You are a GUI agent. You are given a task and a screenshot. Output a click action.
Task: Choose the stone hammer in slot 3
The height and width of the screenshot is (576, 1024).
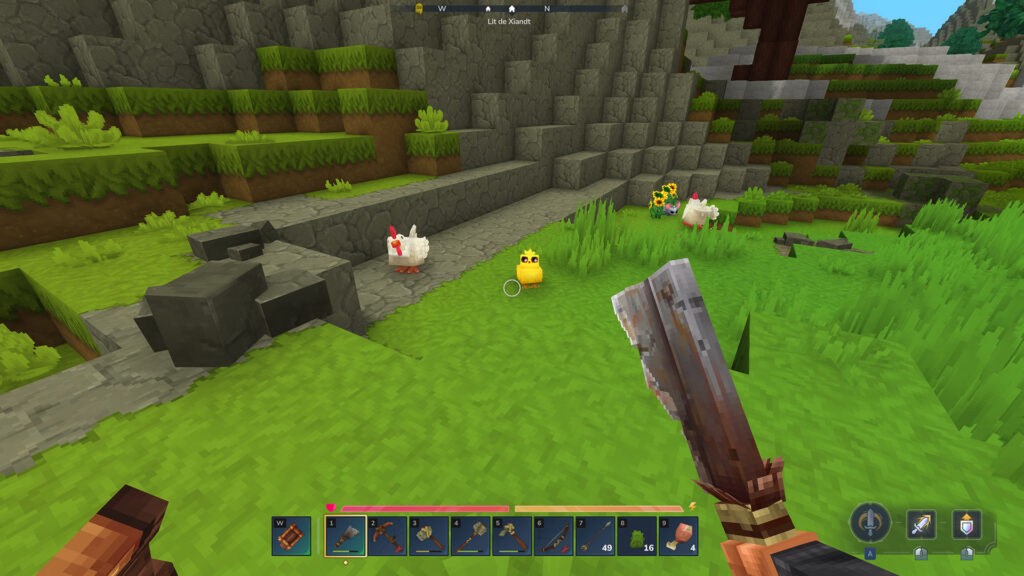click(x=429, y=536)
